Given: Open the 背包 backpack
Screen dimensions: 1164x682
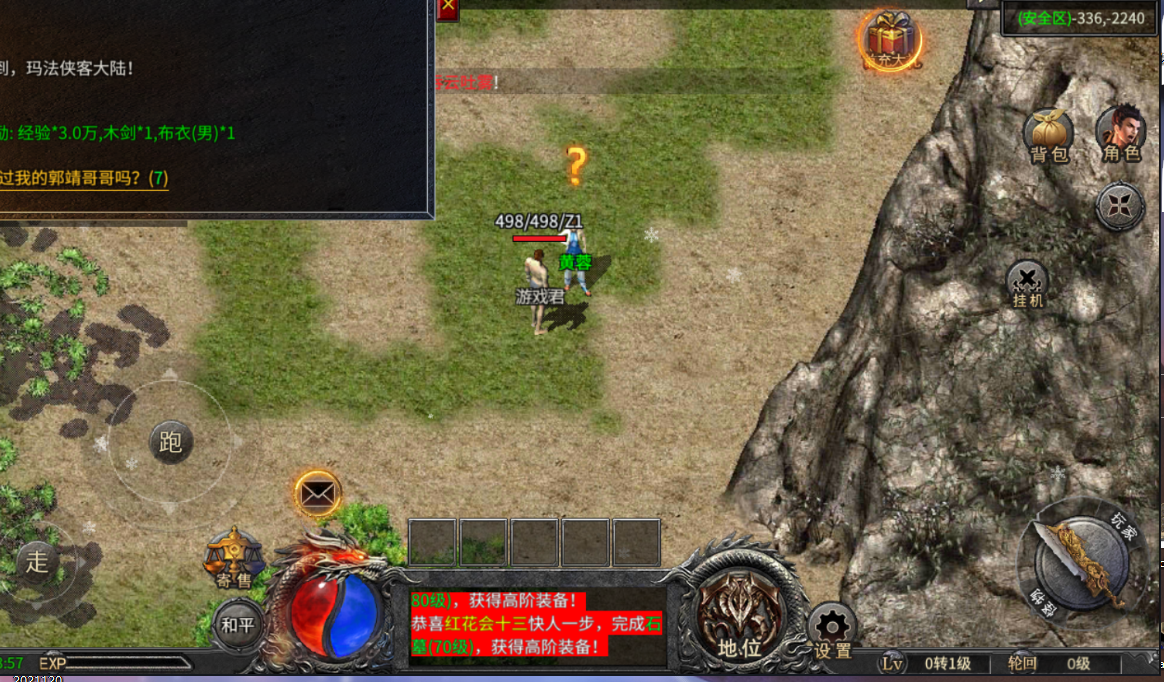Looking at the screenshot, I should (1049, 134).
